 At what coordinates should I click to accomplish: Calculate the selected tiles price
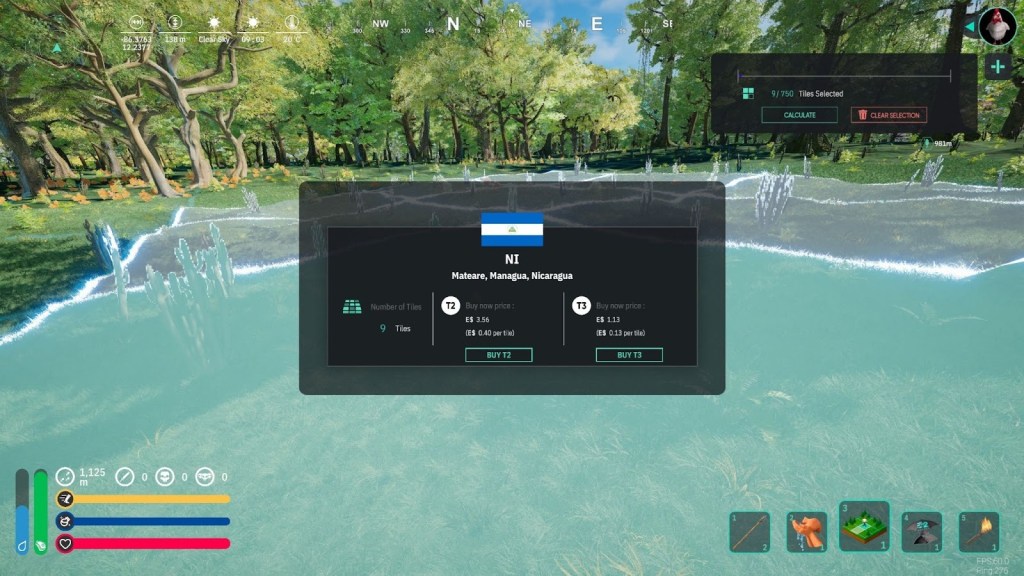pos(799,115)
